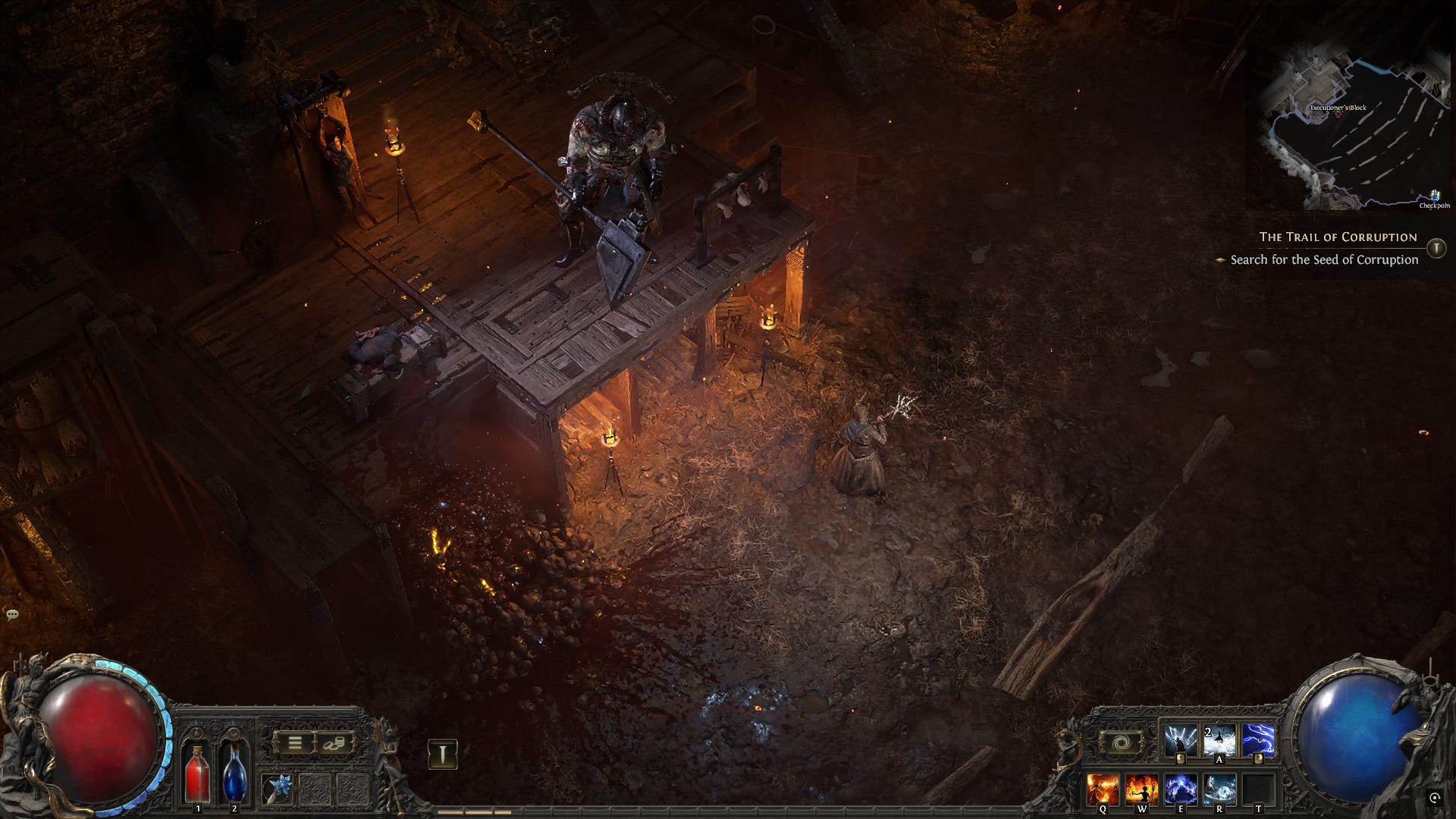Cast the frost skill bound to R
The height and width of the screenshot is (819, 1456).
[x=1219, y=790]
